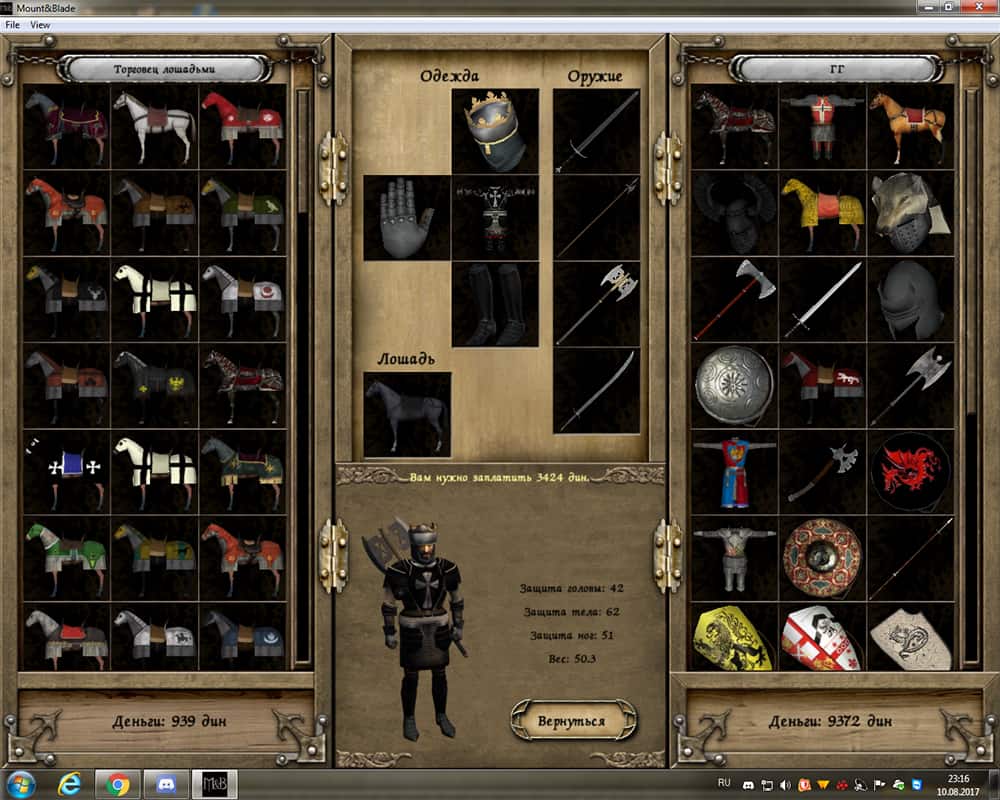Choose the red-caparisoned horse in merchant list
The height and width of the screenshot is (800, 1000).
point(242,125)
